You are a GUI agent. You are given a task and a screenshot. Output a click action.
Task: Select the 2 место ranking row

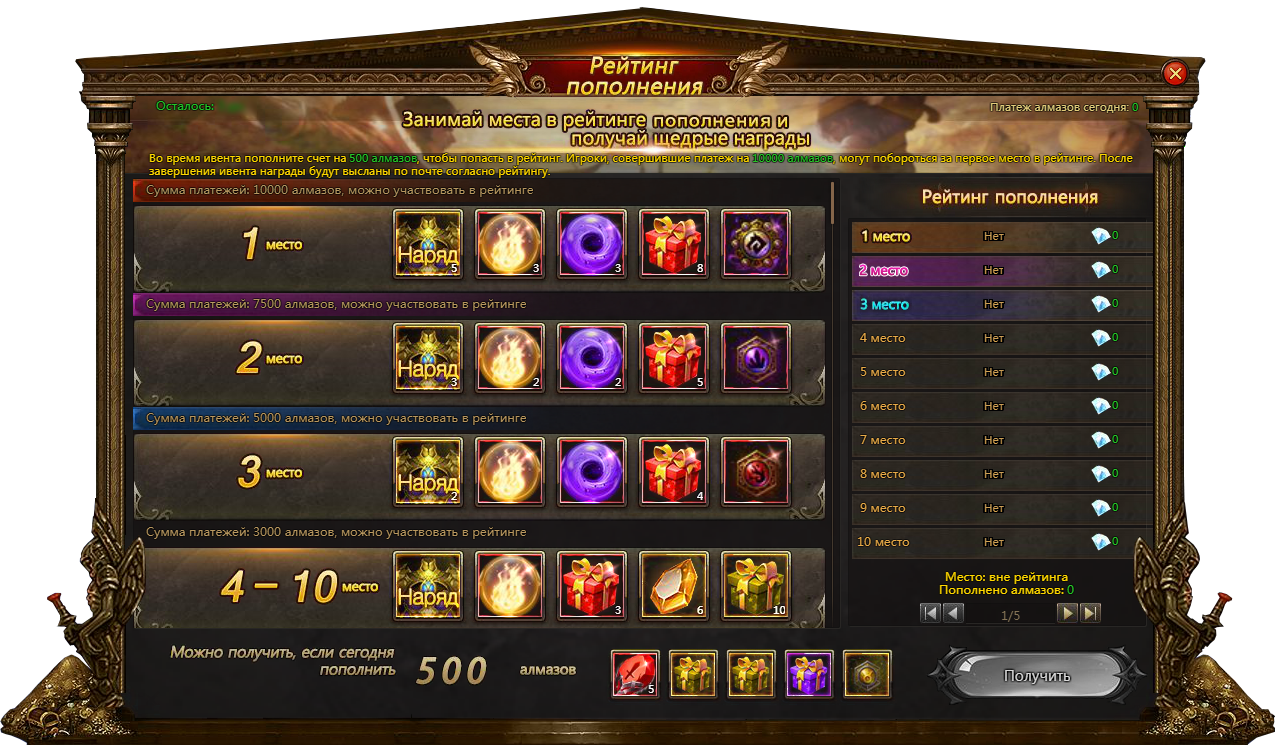pos(1000,270)
